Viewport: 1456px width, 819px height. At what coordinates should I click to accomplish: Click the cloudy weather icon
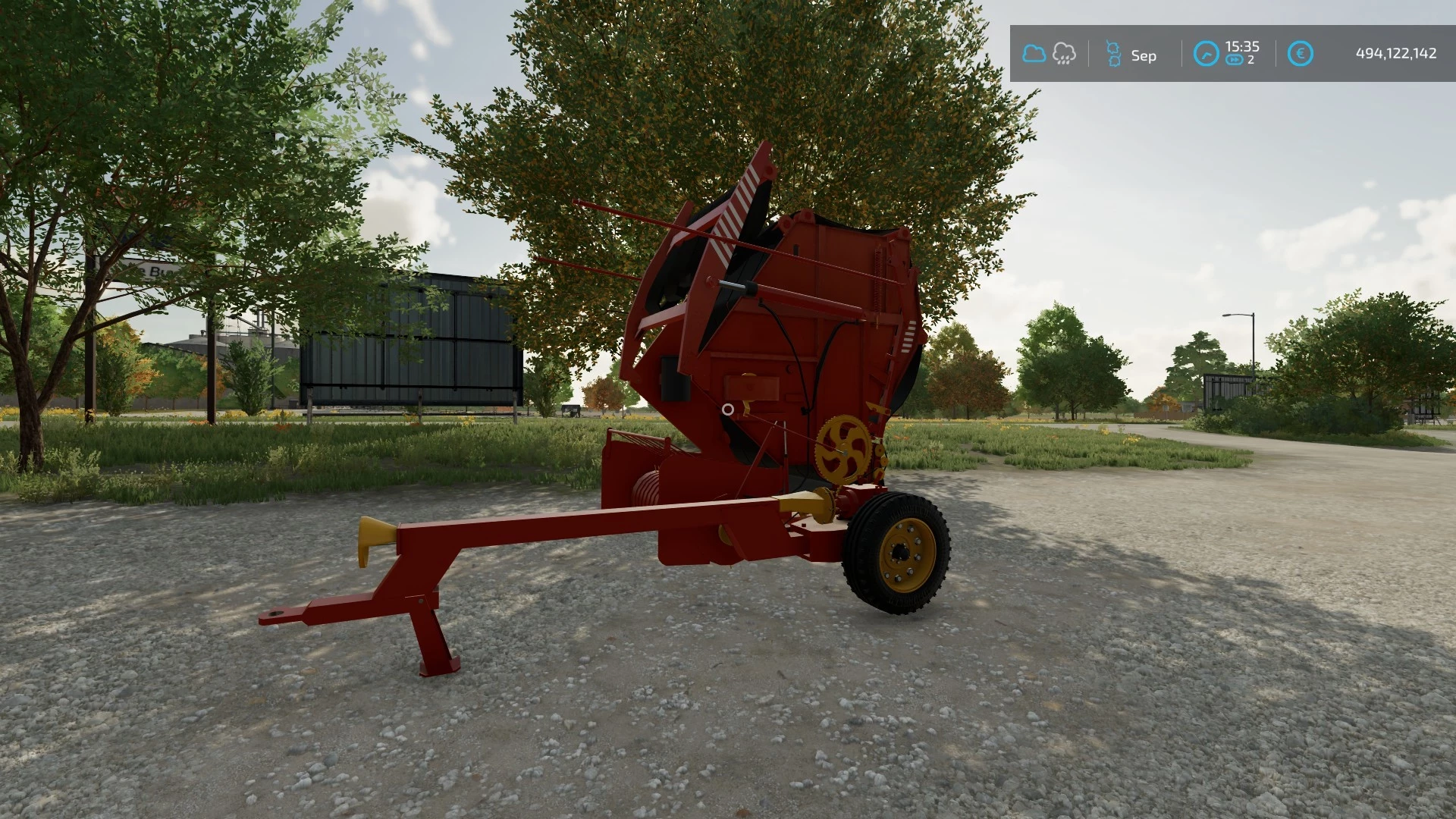click(1034, 53)
